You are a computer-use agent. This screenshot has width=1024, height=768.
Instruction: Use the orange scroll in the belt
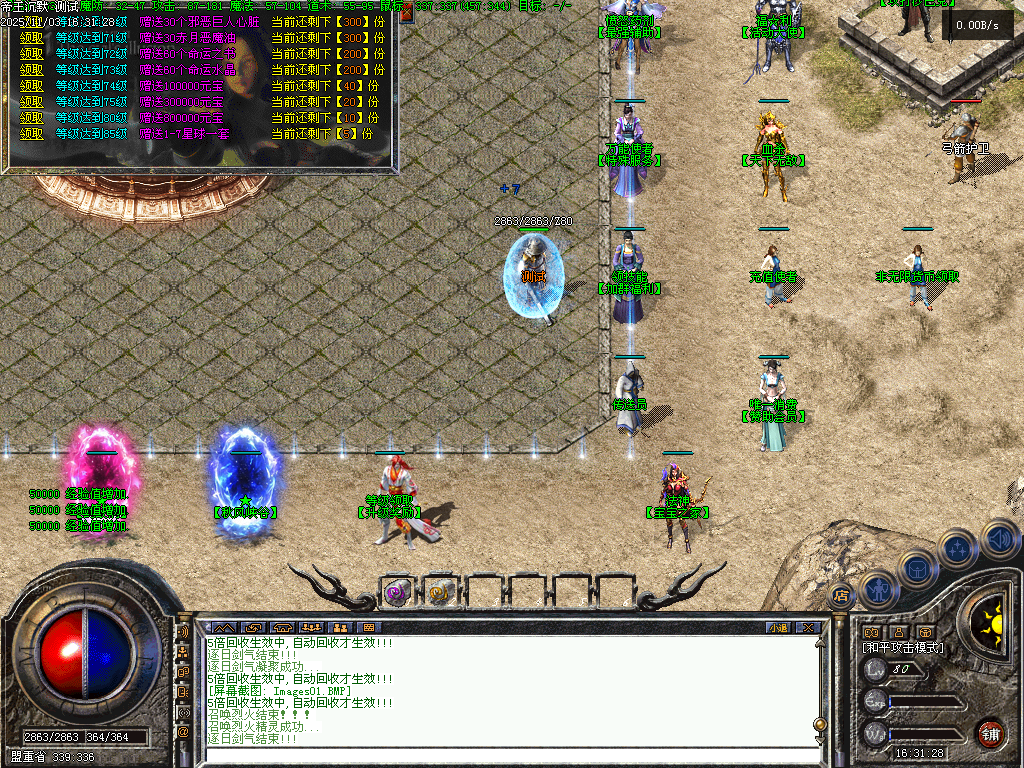tap(440, 592)
